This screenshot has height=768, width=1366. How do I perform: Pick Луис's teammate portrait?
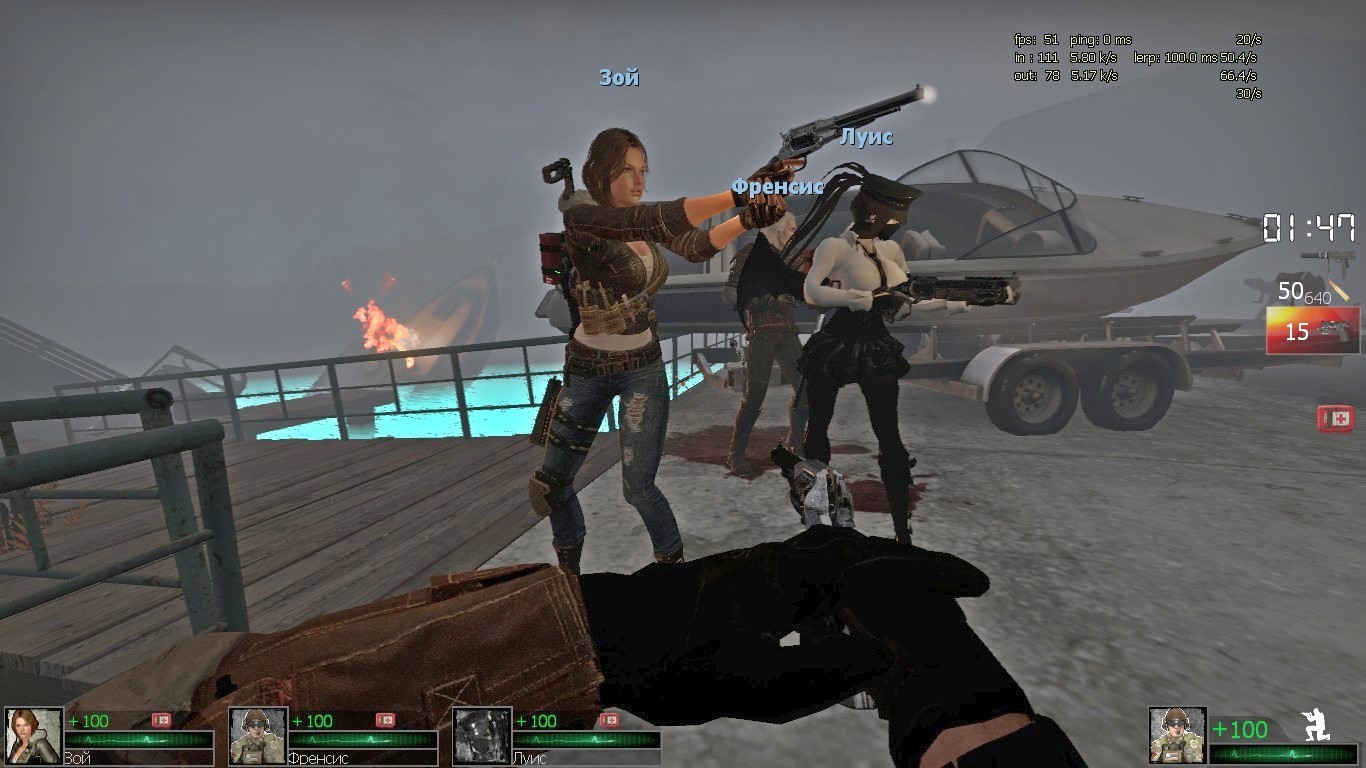(x=482, y=736)
